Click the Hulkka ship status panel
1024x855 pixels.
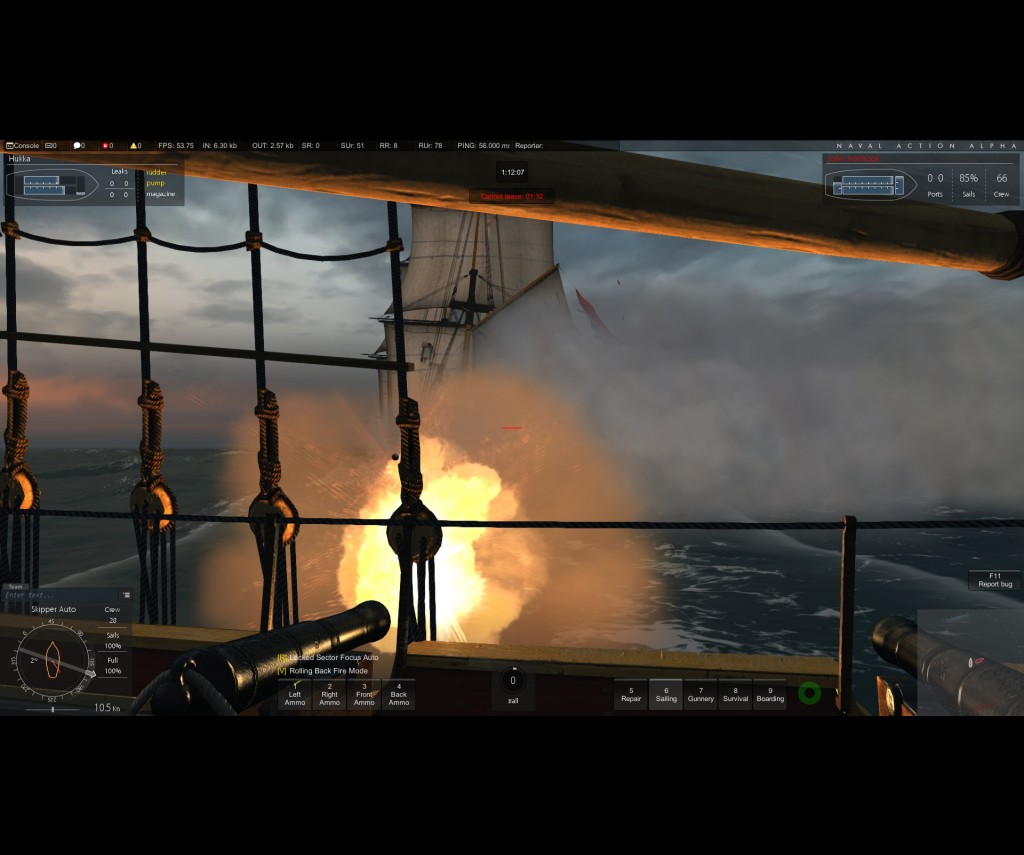(x=92, y=180)
